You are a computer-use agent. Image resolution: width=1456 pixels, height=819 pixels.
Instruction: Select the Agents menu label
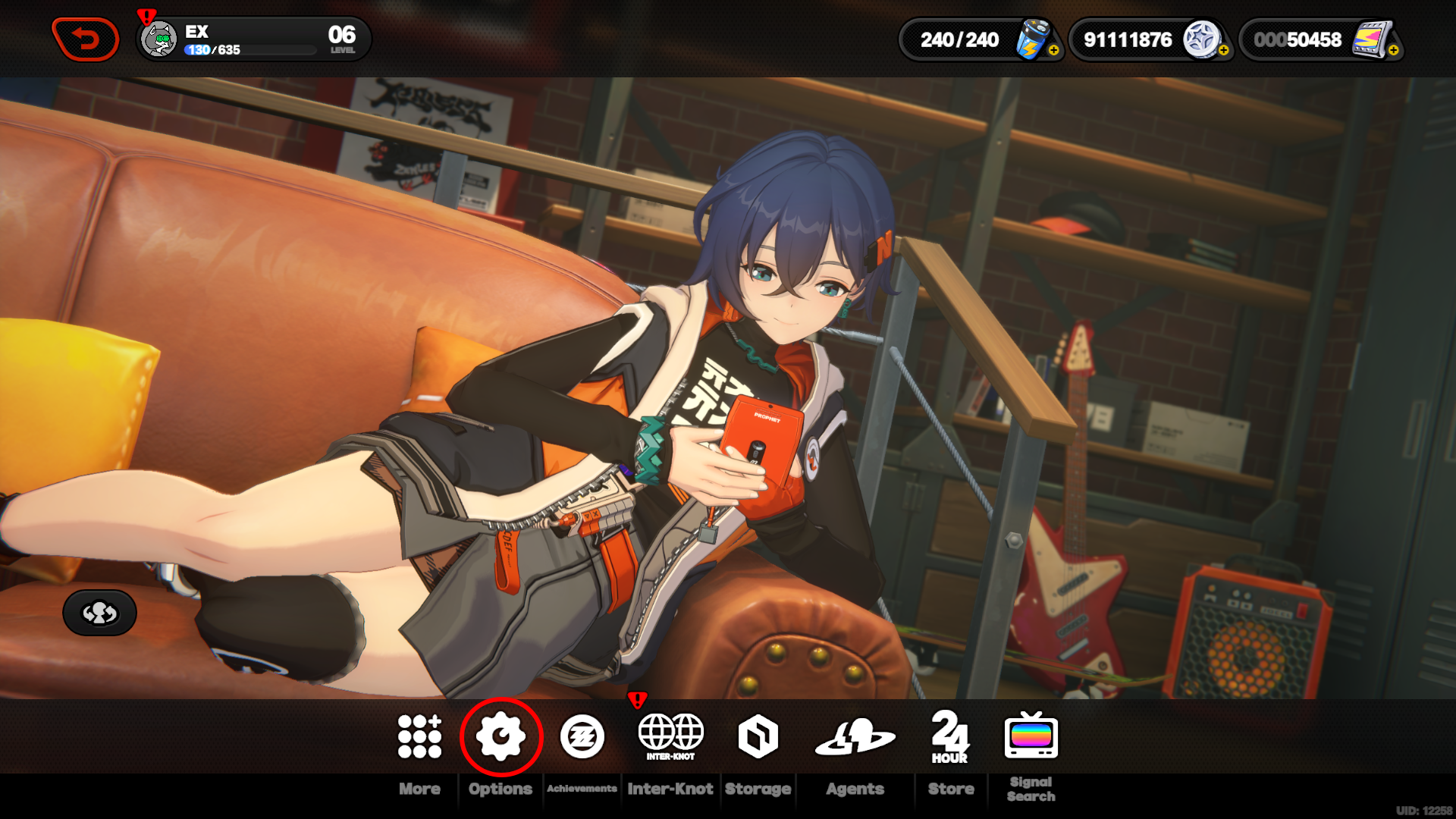coord(855,789)
